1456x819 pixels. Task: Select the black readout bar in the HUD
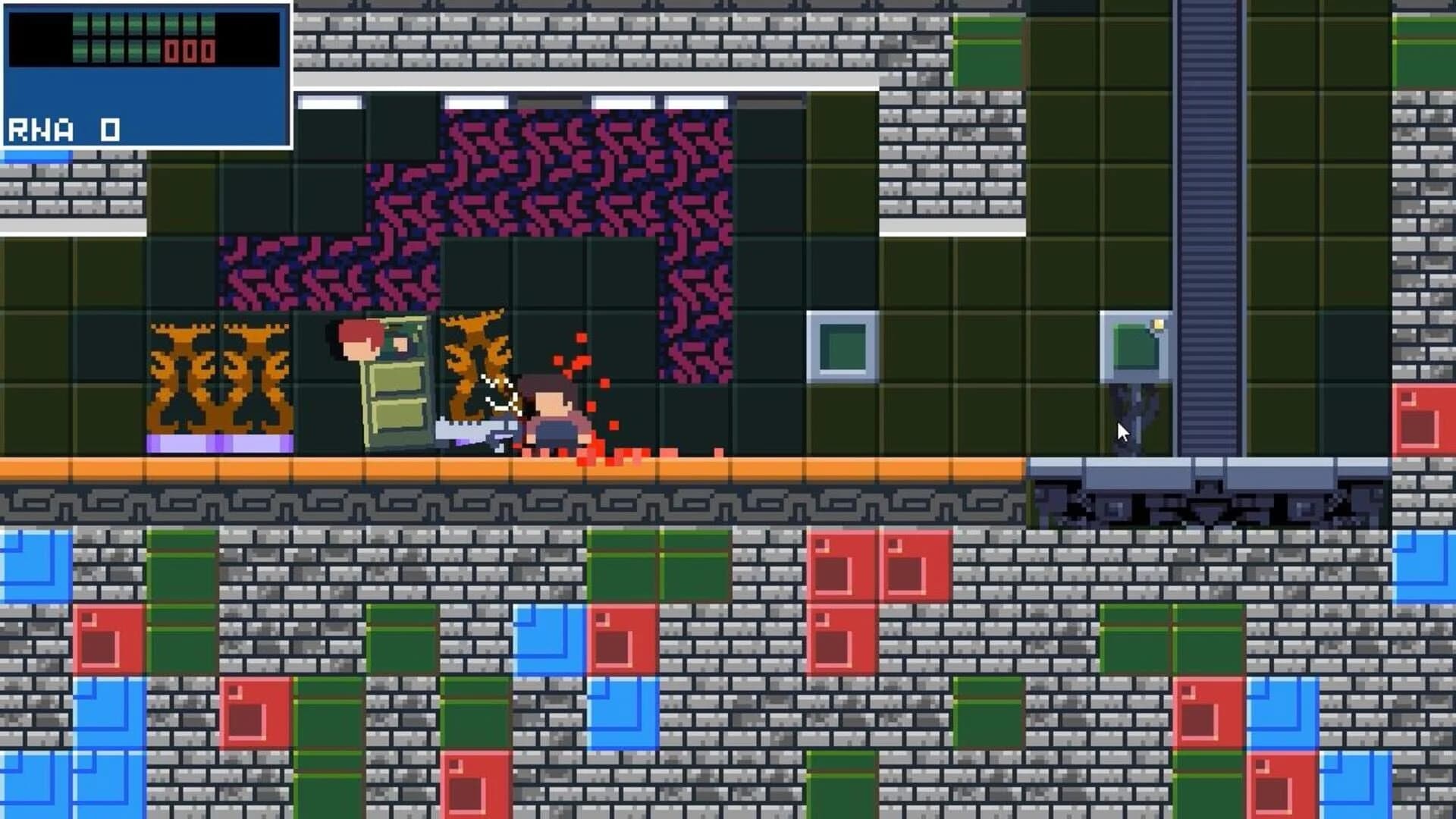pos(144,36)
